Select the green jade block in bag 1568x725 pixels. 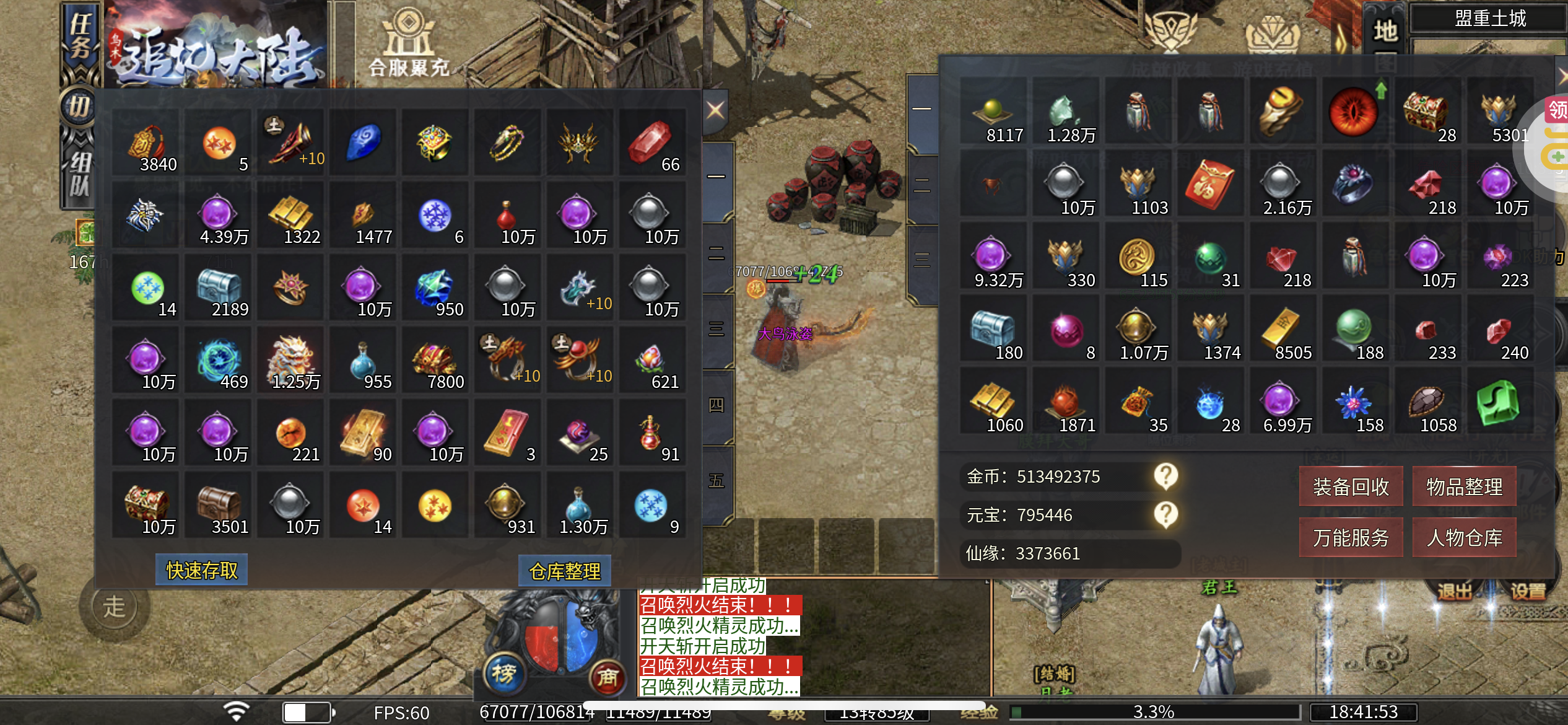[1497, 403]
